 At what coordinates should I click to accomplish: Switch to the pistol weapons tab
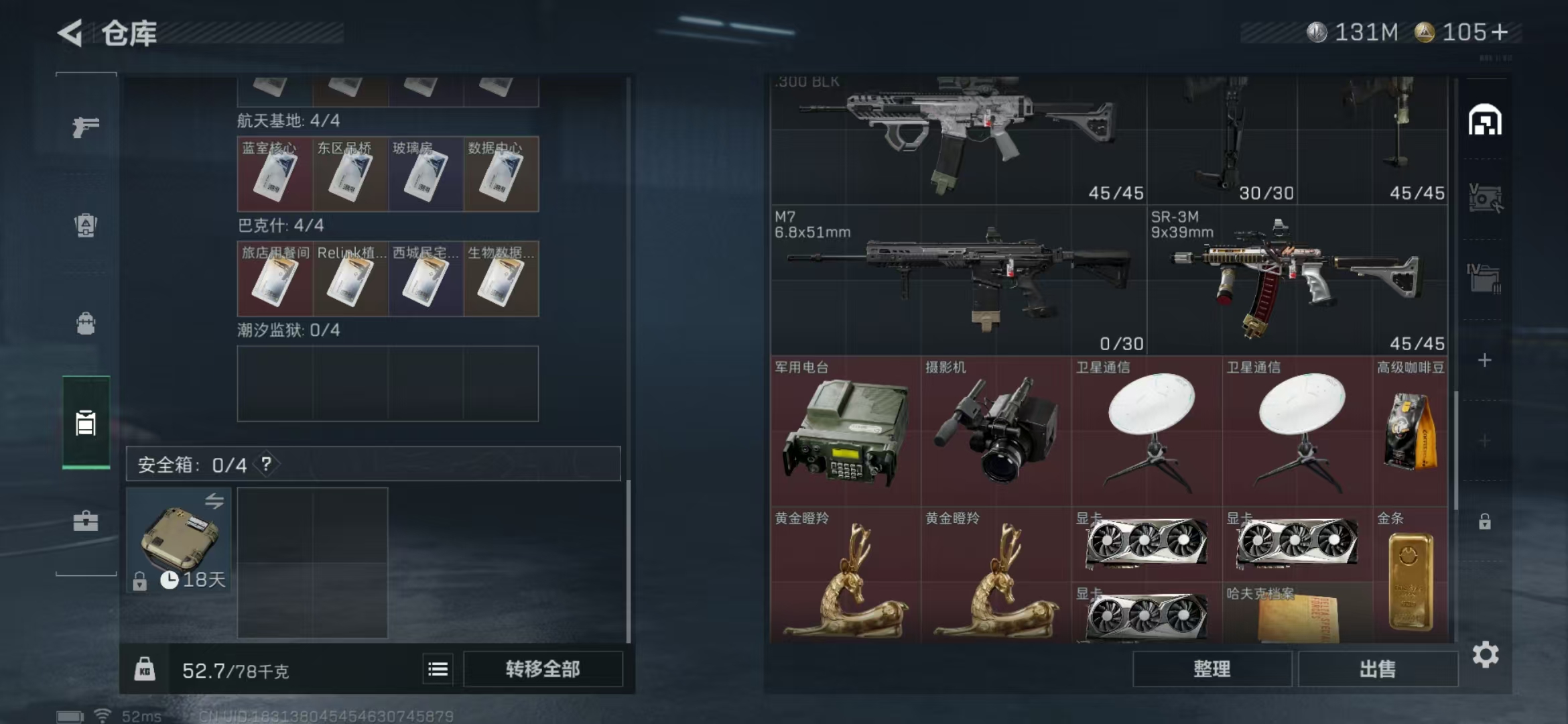tap(86, 127)
